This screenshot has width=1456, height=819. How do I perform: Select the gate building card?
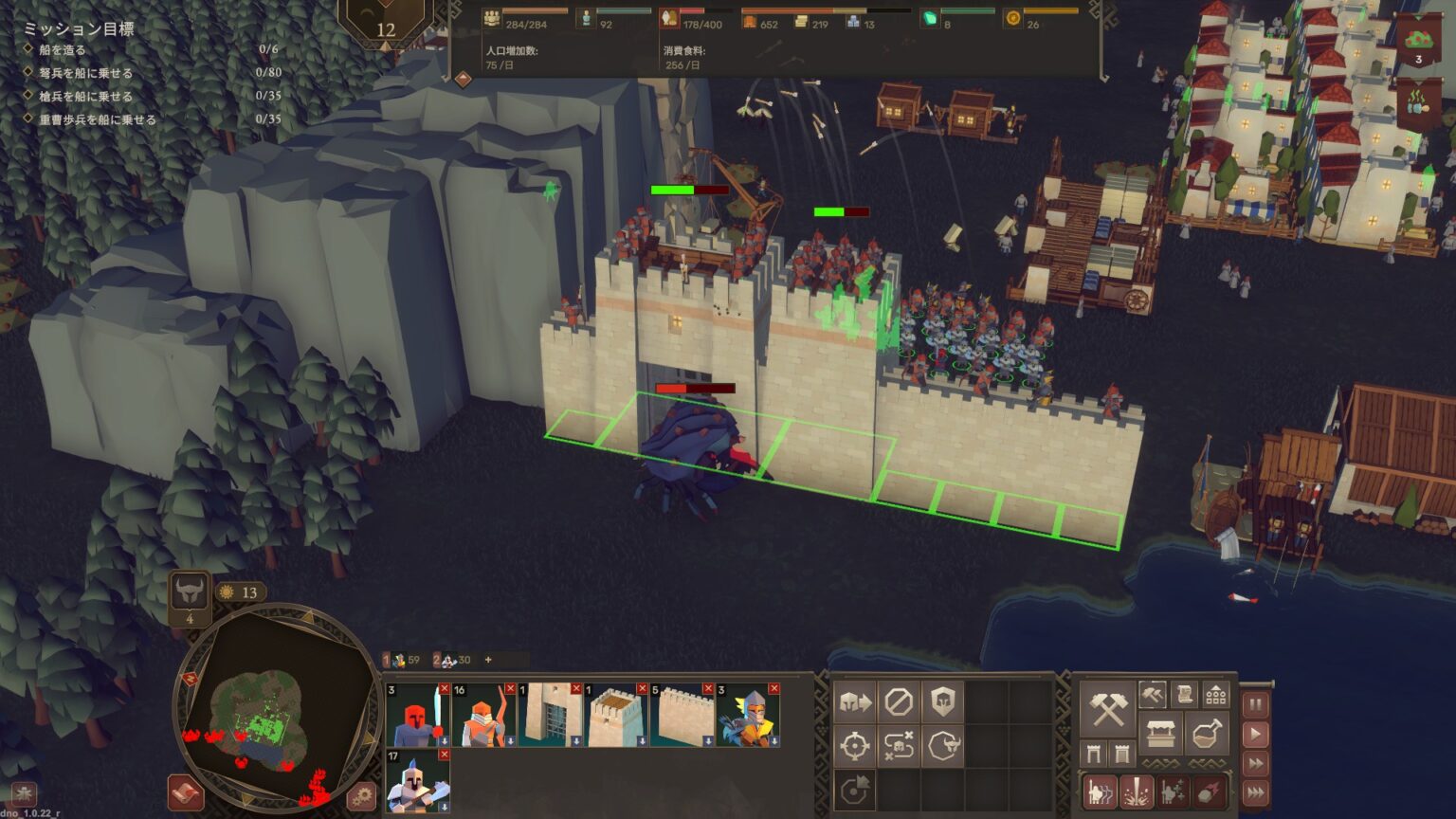(550, 716)
